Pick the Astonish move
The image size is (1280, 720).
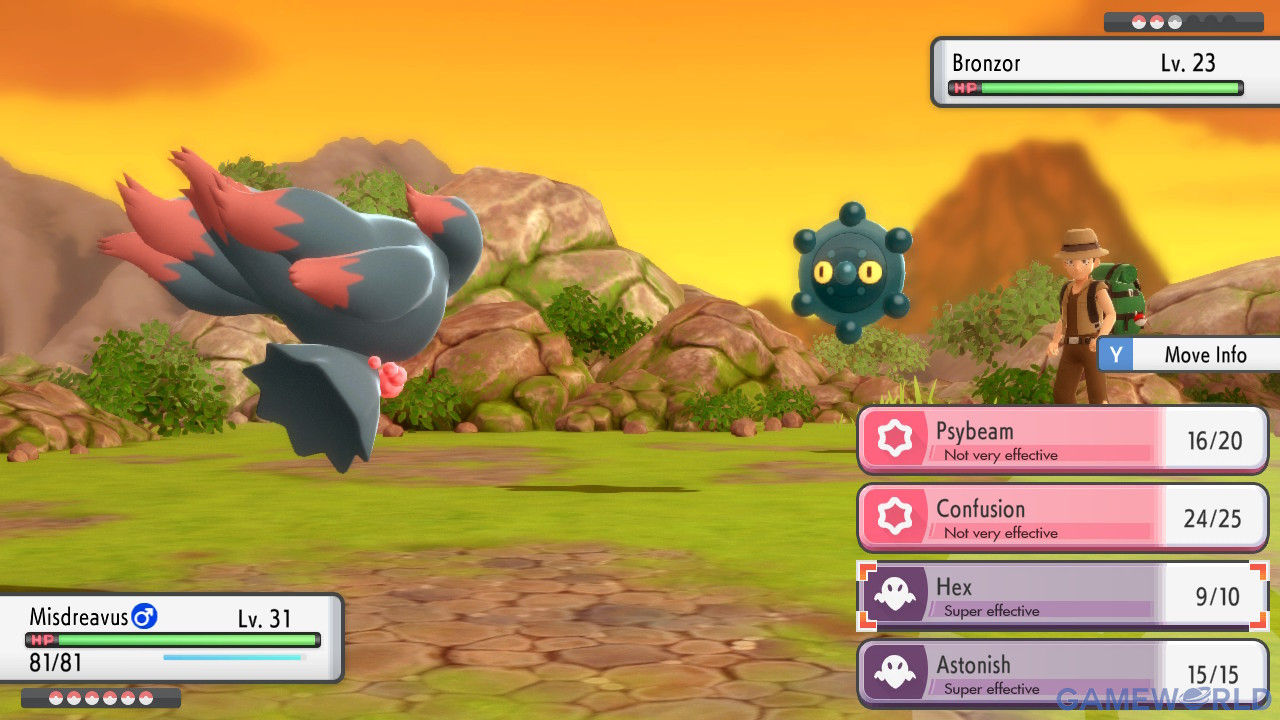tap(1062, 673)
